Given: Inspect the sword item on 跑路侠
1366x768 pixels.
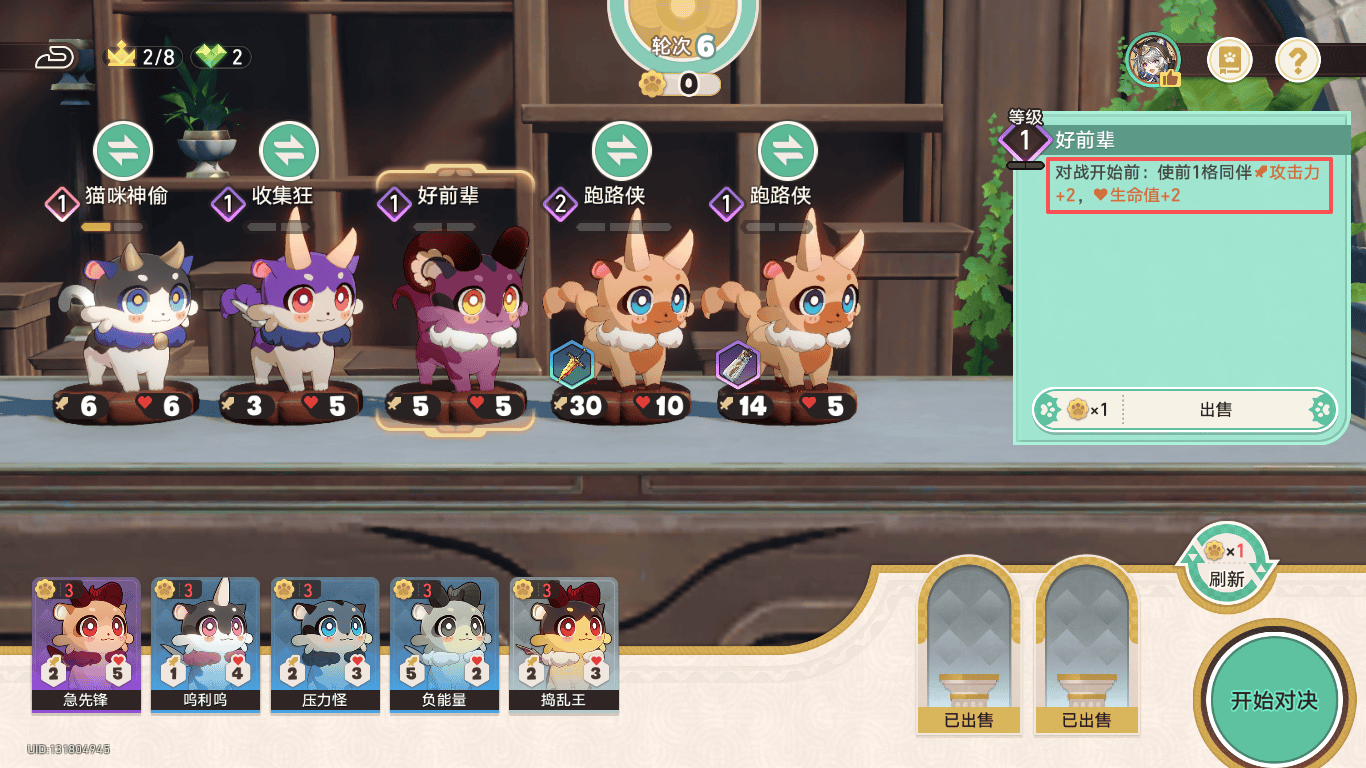Looking at the screenshot, I should click(572, 366).
